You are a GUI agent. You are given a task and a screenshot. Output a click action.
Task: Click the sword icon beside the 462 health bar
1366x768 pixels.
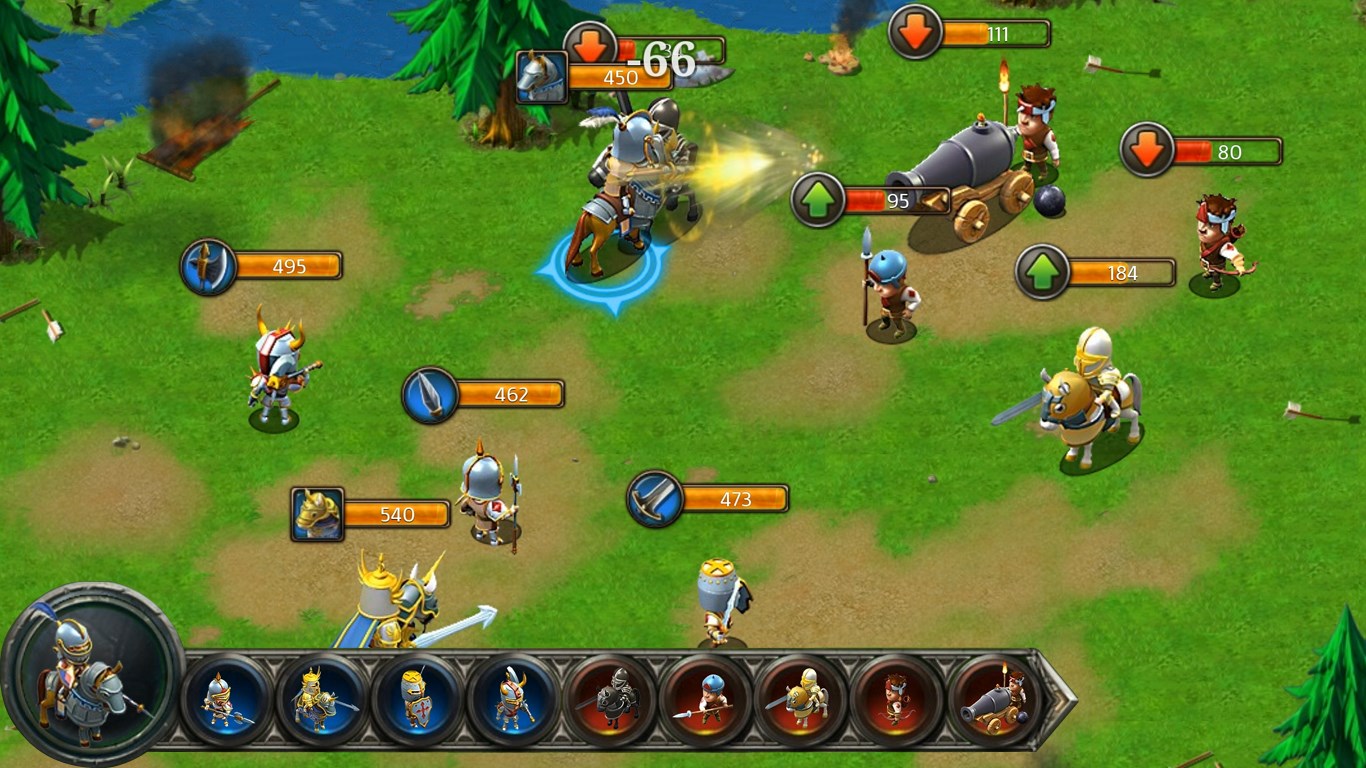click(428, 394)
